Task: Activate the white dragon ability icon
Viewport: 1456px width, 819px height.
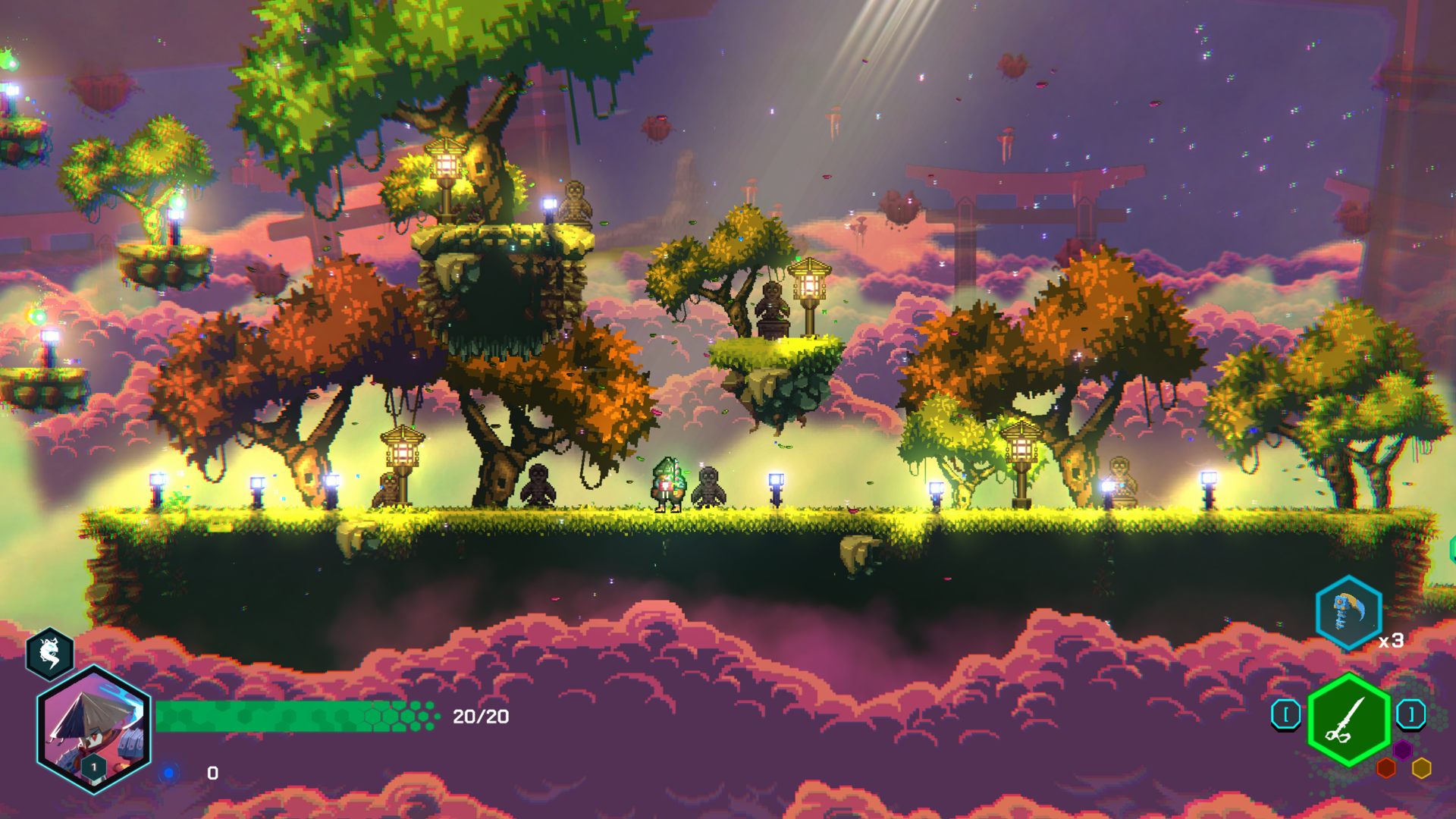Action: pos(50,654)
